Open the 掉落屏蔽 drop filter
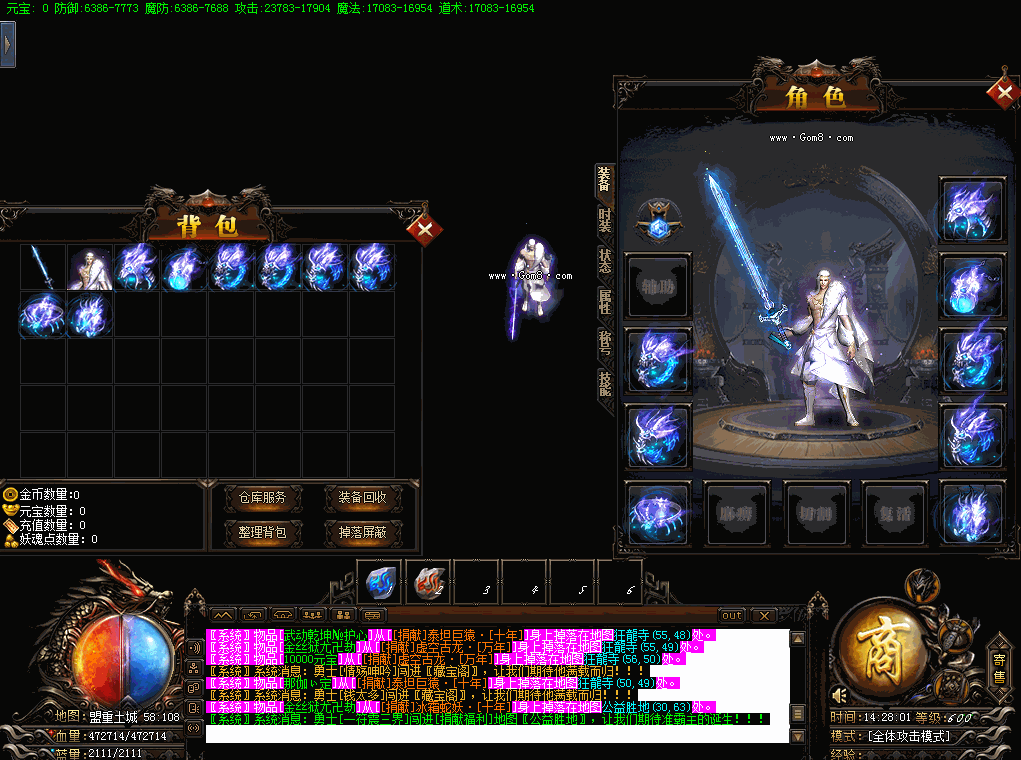Screen dimensions: 1021x760 tap(355, 532)
